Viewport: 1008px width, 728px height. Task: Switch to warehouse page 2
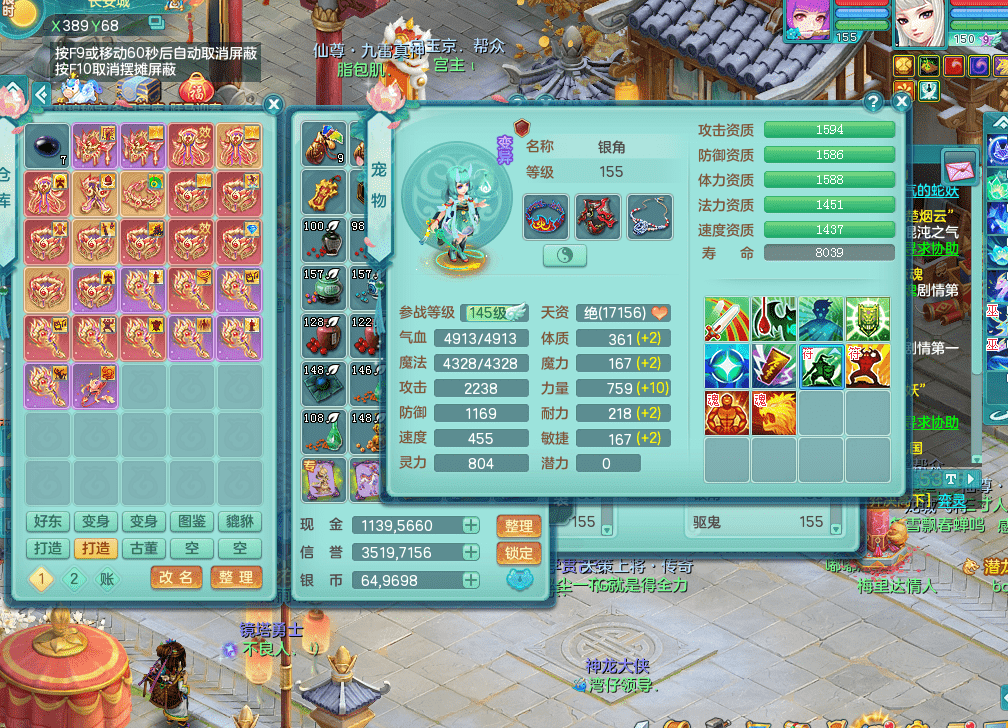coord(72,578)
